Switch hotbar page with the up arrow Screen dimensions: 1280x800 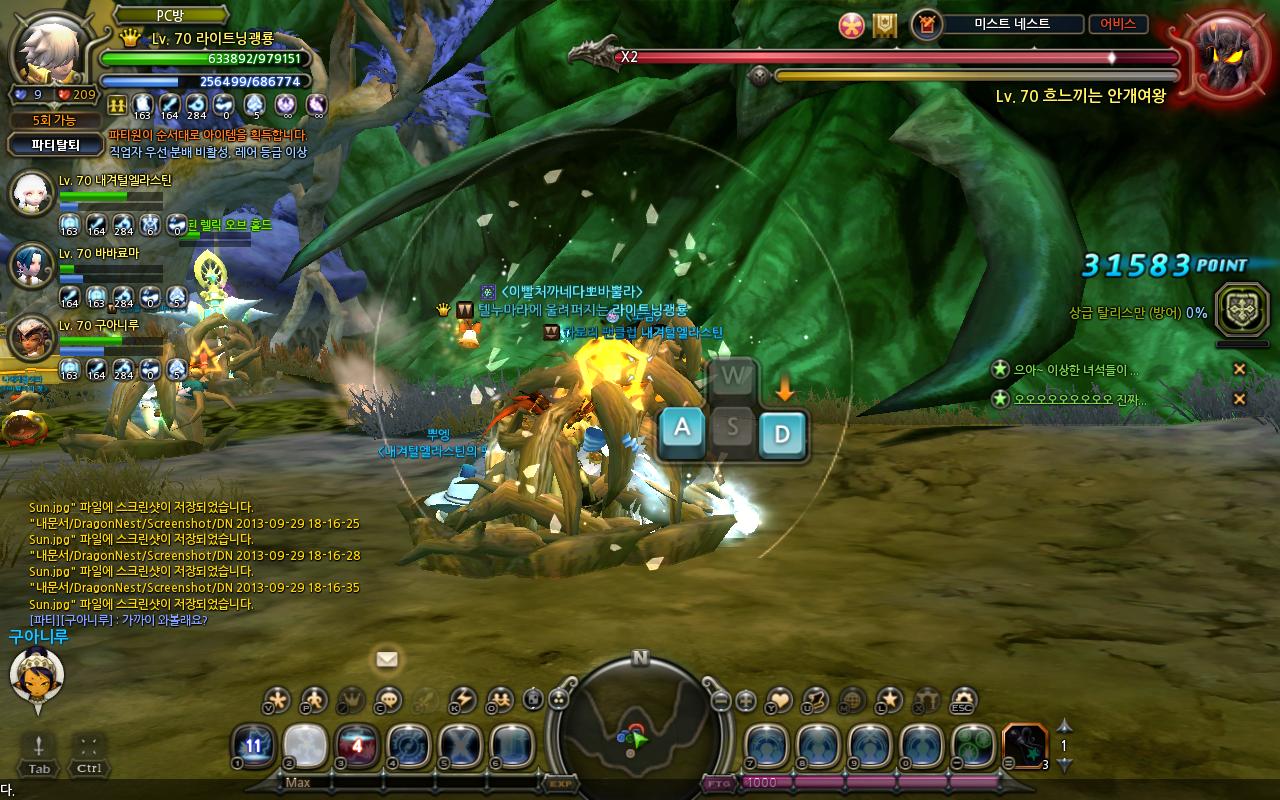pyautogui.click(x=1064, y=727)
